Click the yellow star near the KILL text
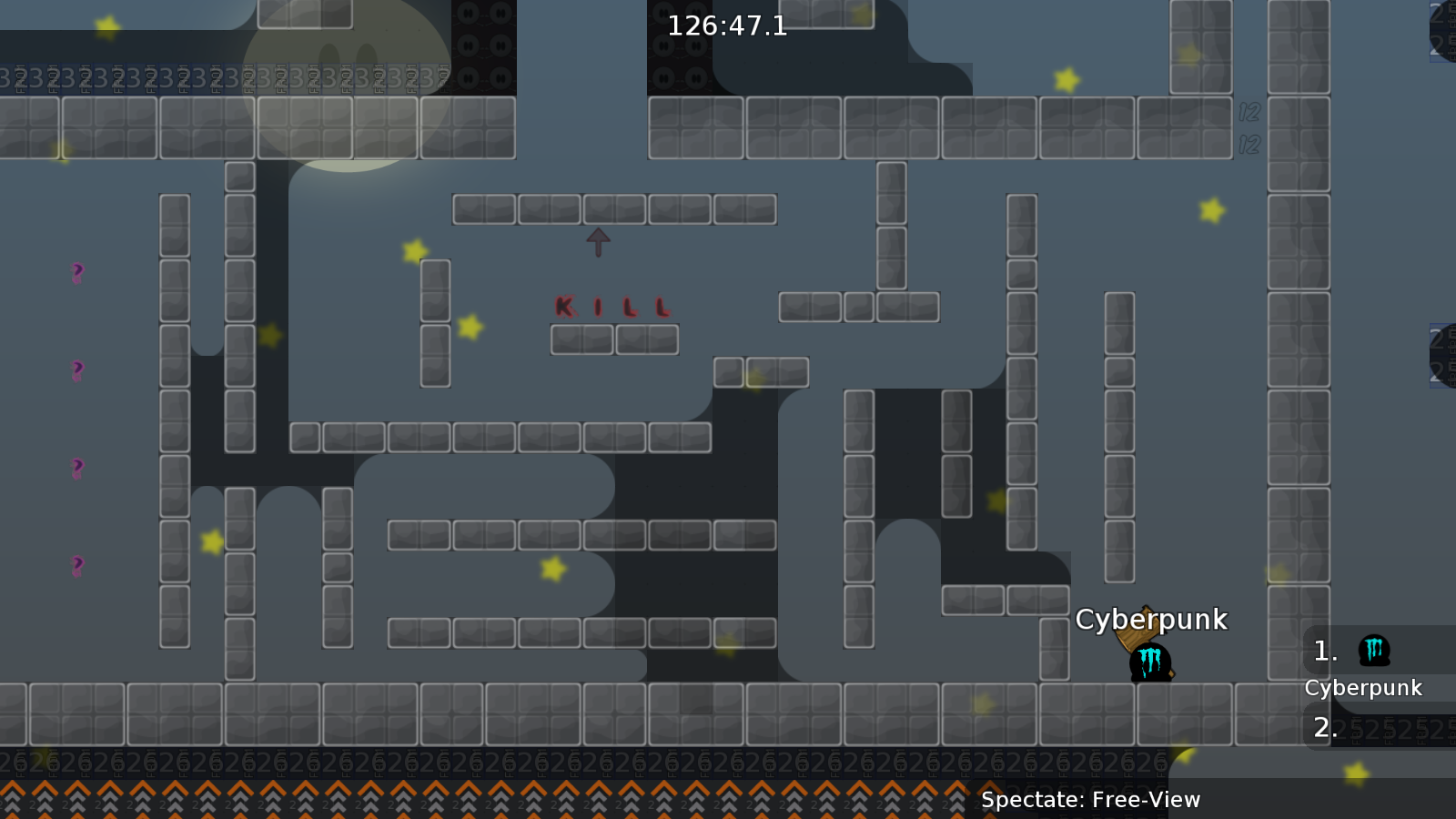Screen dimensions: 1456x819 coord(470,328)
